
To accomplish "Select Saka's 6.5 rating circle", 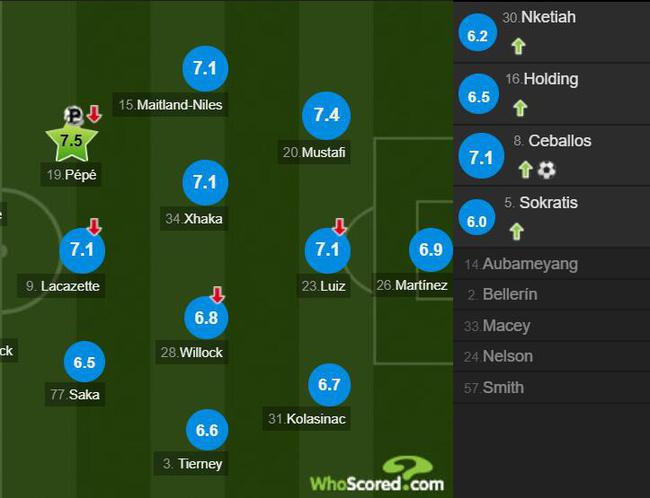I will point(83,362).
